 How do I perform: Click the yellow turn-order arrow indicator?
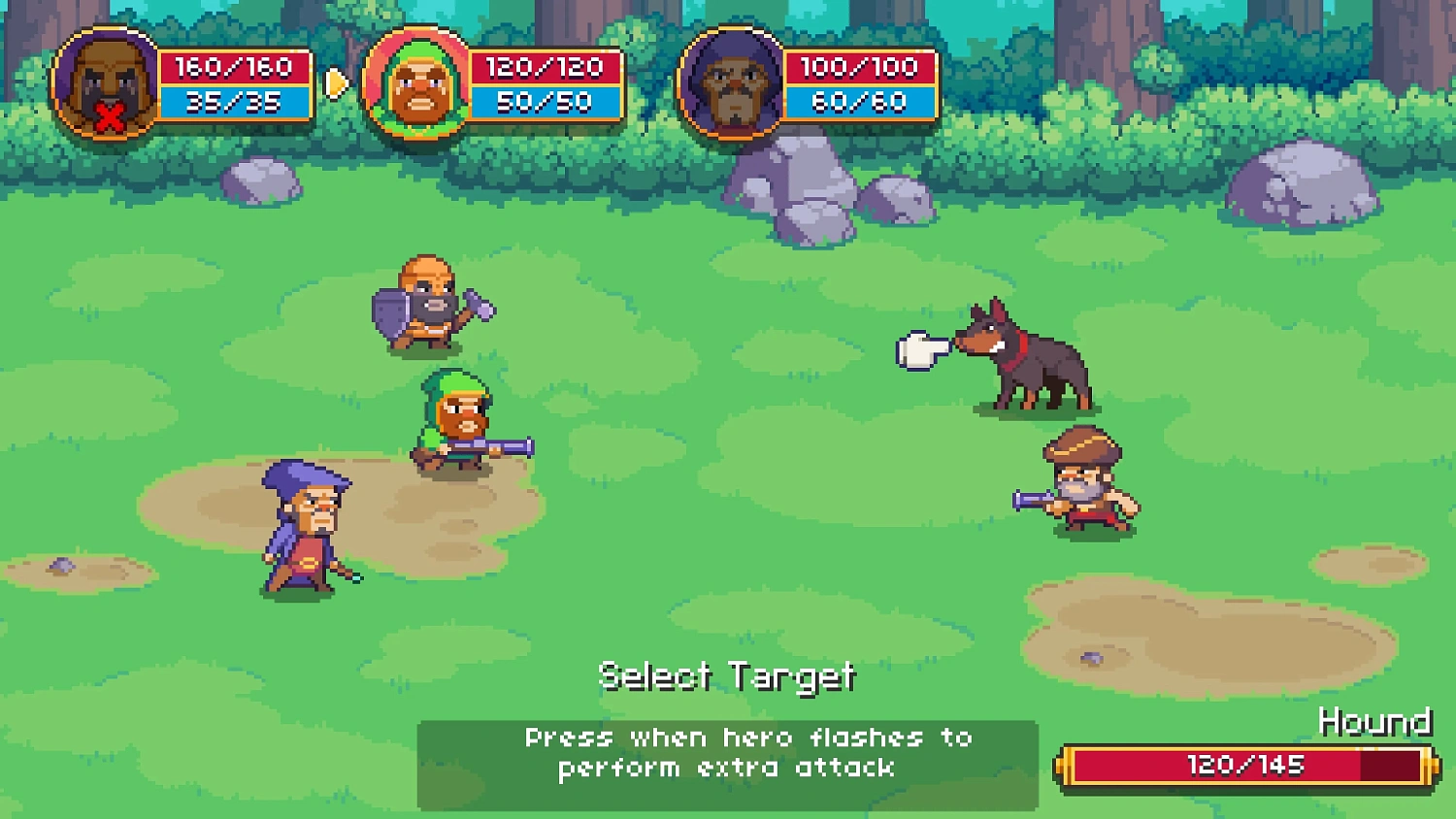point(335,82)
